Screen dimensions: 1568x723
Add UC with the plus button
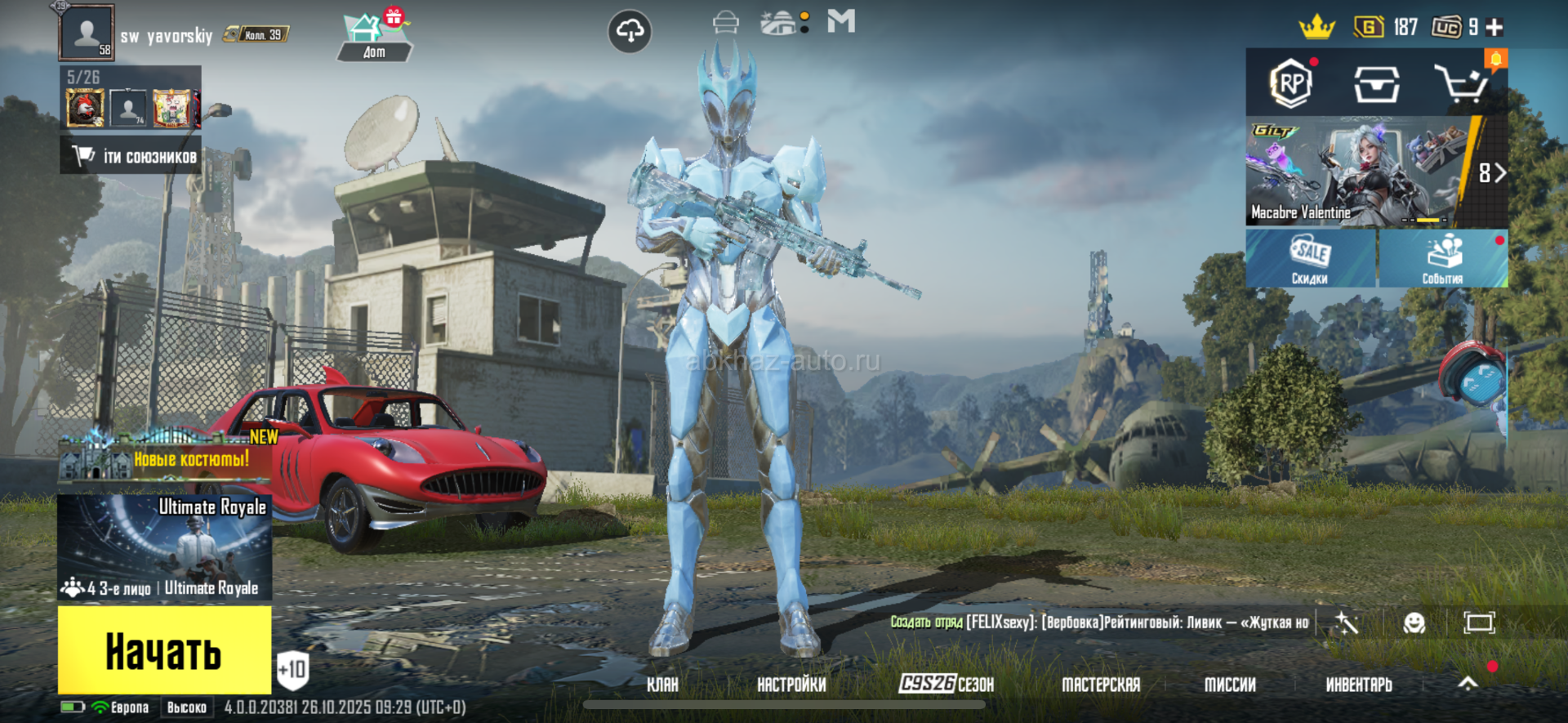(1494, 27)
